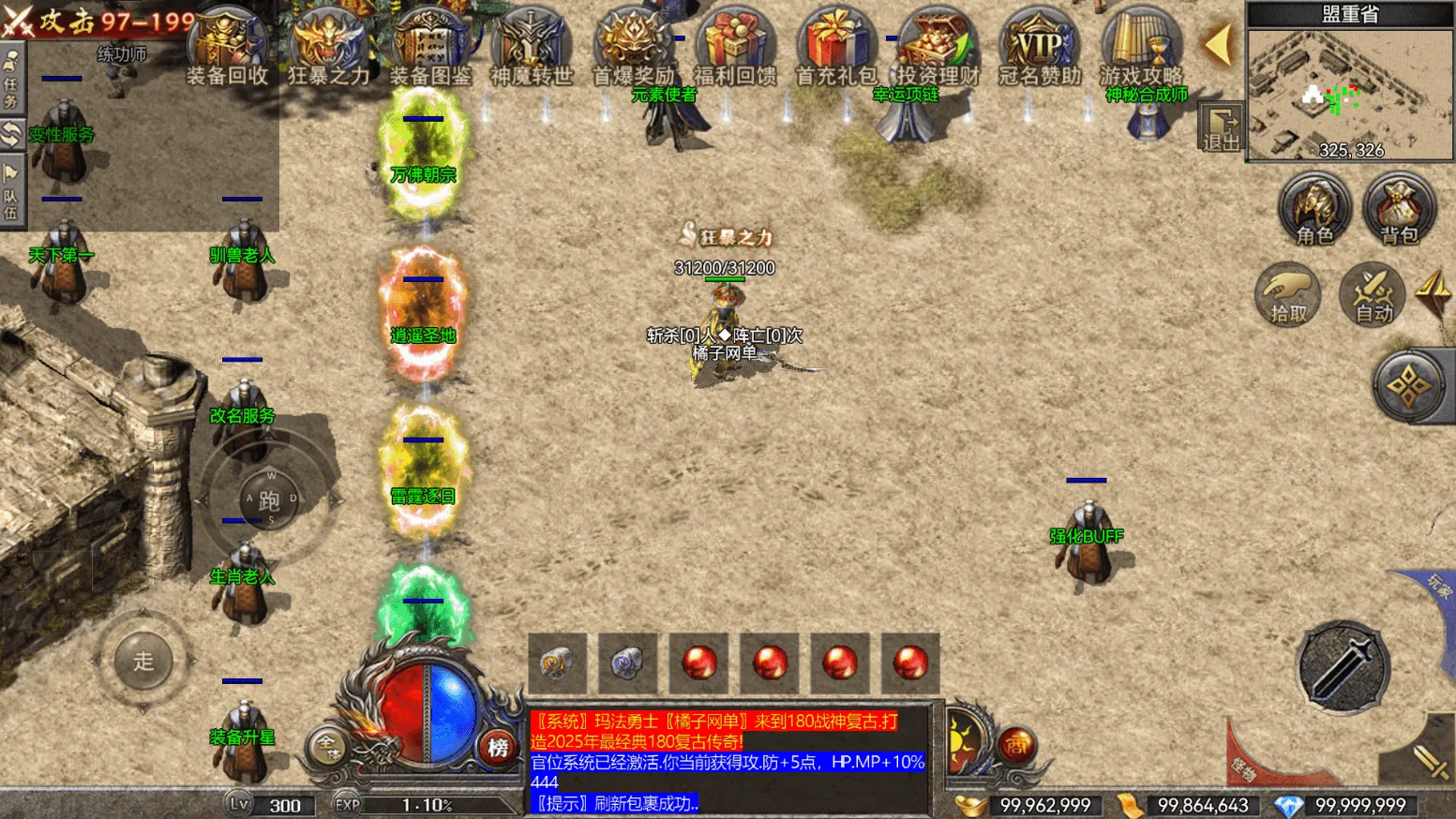
Task: Open the 首充礼包 first recharge pack
Action: [x=836, y=45]
